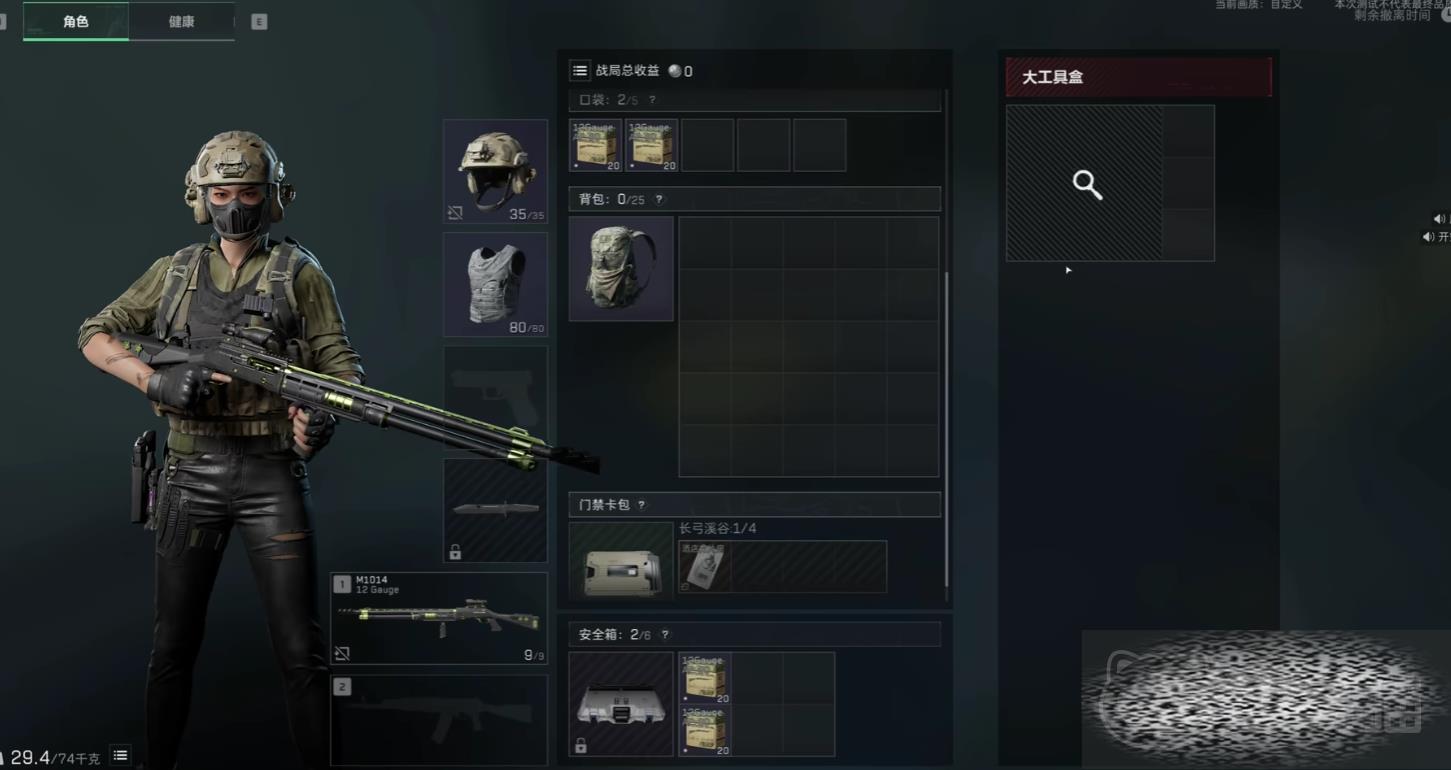This screenshot has width=1451, height=770.
Task: Select the locked knife melee slot
Action: (495, 510)
